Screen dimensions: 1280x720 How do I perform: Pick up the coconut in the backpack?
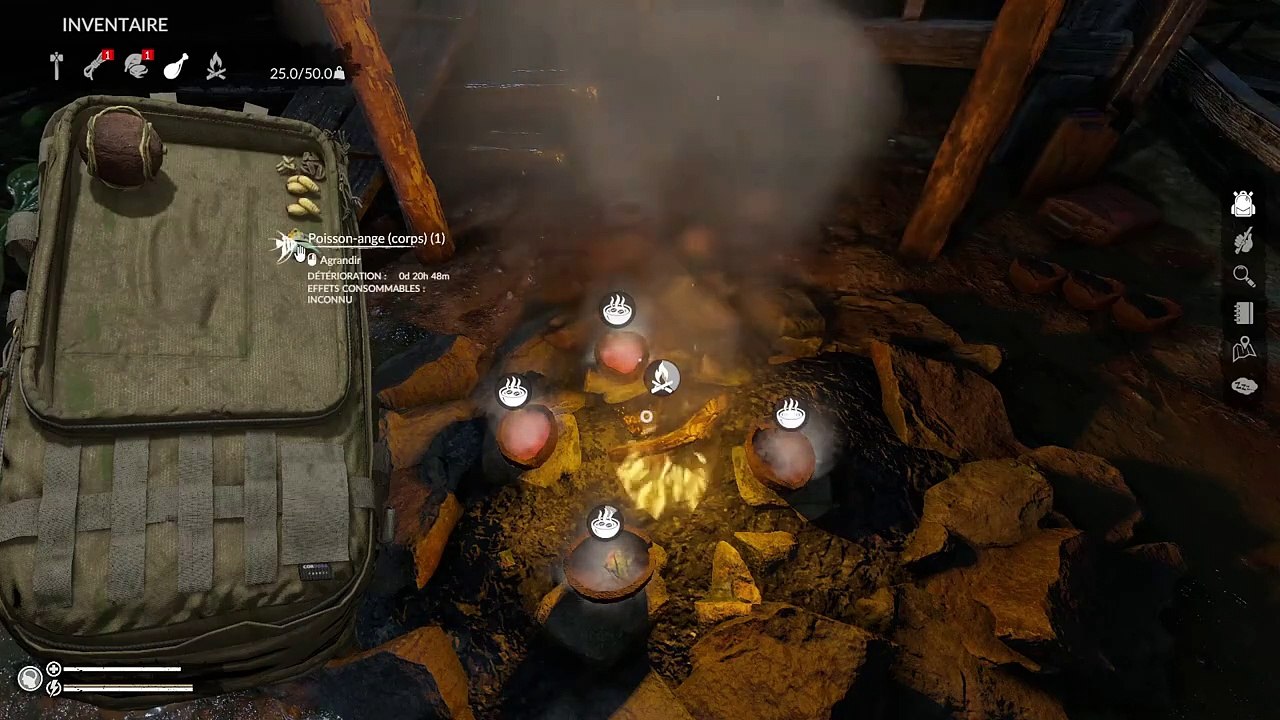124,149
